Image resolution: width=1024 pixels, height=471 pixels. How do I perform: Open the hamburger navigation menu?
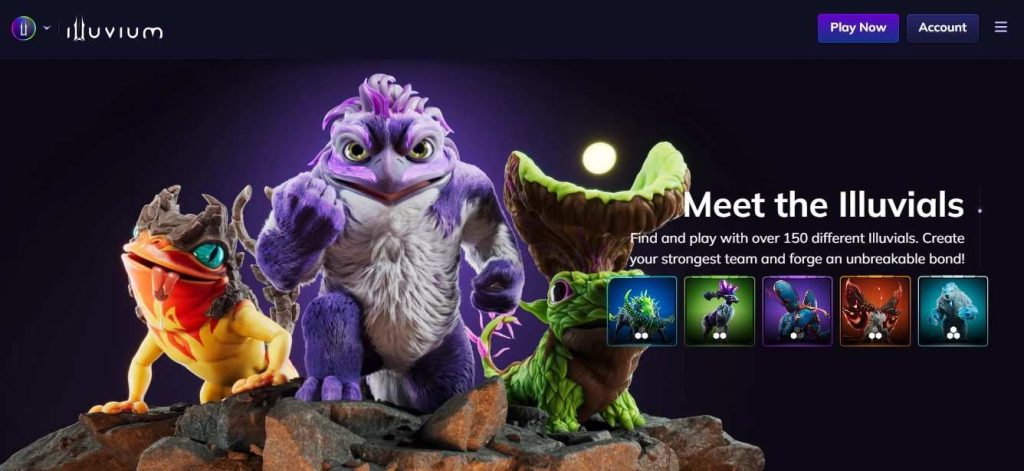point(1001,28)
